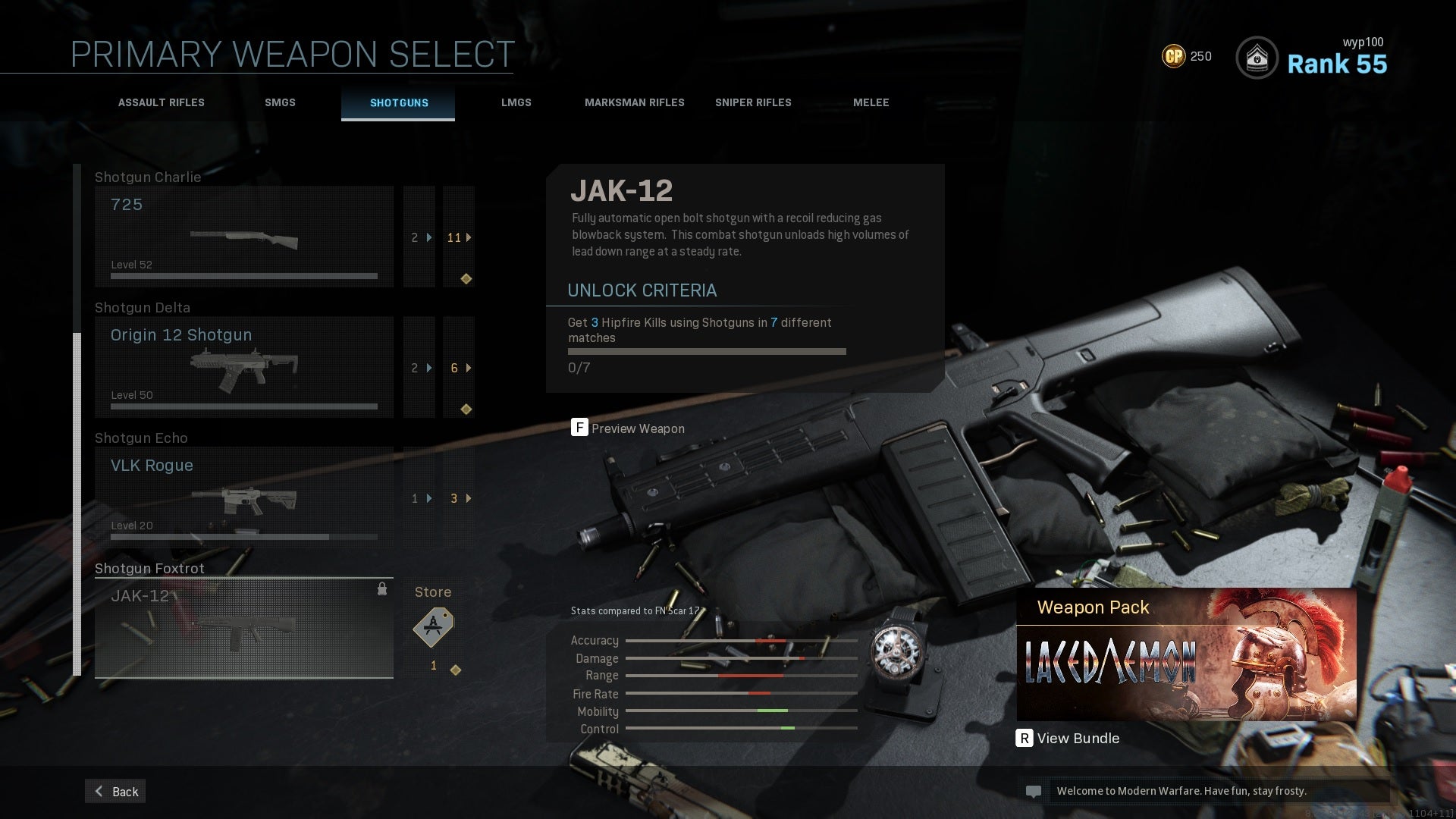The width and height of the screenshot is (1456, 819).
Task: Choose the Melee category
Action: click(871, 102)
